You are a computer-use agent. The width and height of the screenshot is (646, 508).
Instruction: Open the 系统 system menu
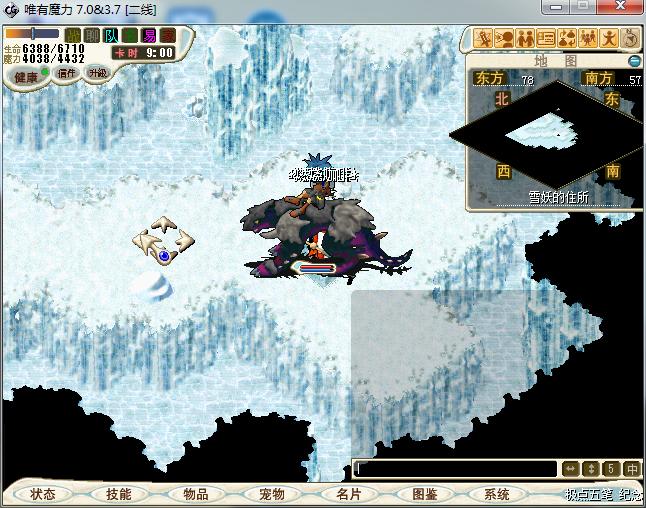tap(497, 494)
